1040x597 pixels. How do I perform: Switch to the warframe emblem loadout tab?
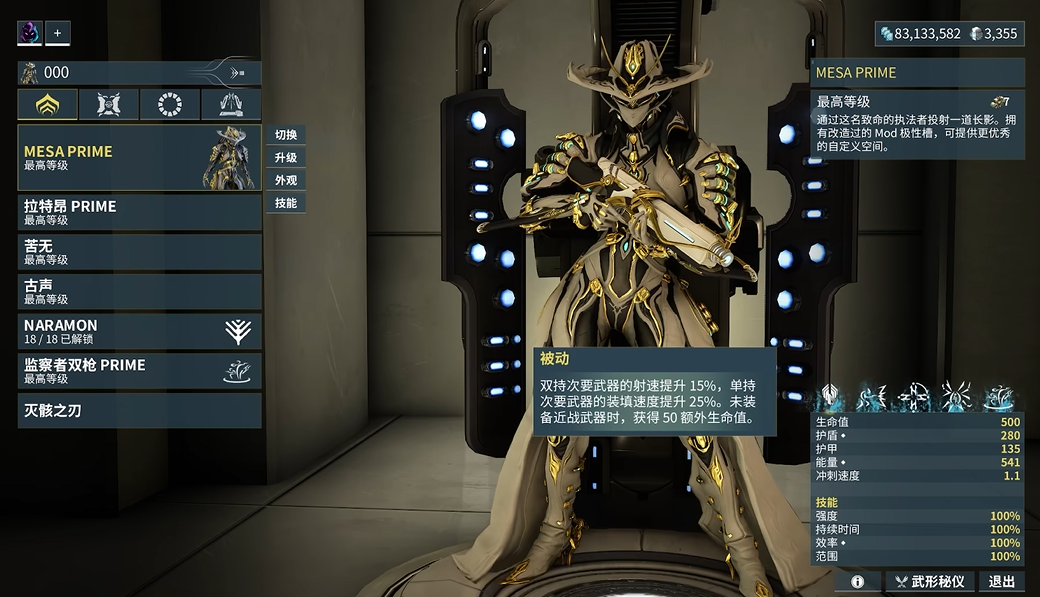pos(48,104)
